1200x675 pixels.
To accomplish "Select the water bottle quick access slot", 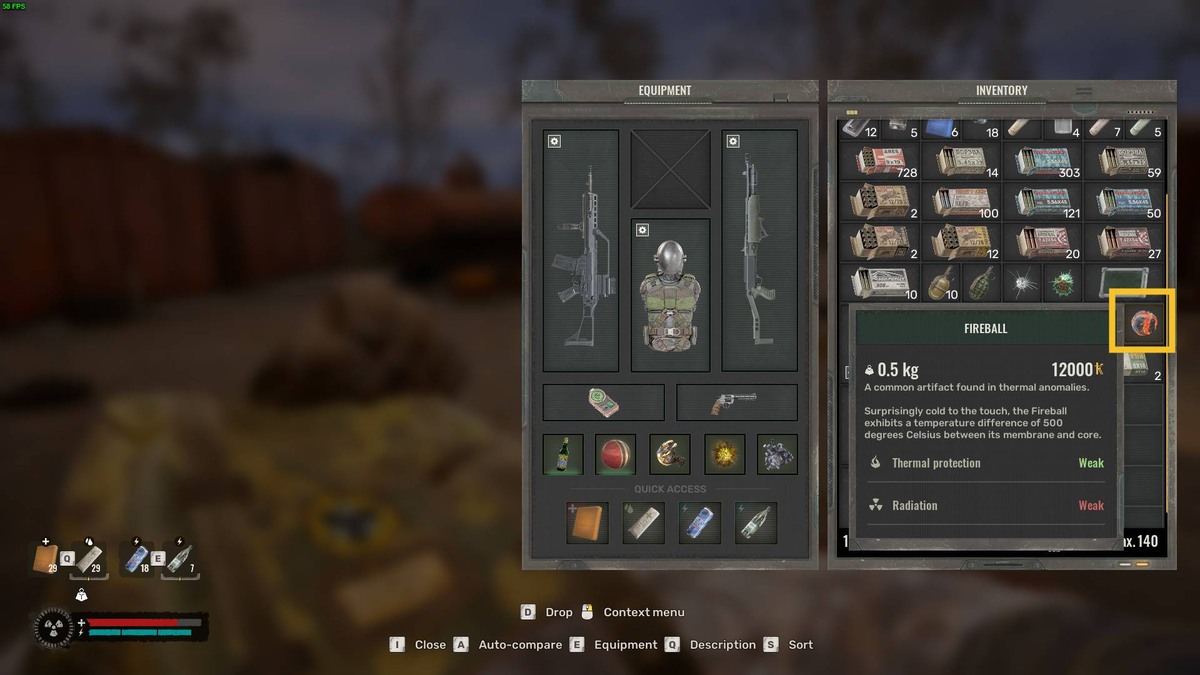I will coord(755,523).
